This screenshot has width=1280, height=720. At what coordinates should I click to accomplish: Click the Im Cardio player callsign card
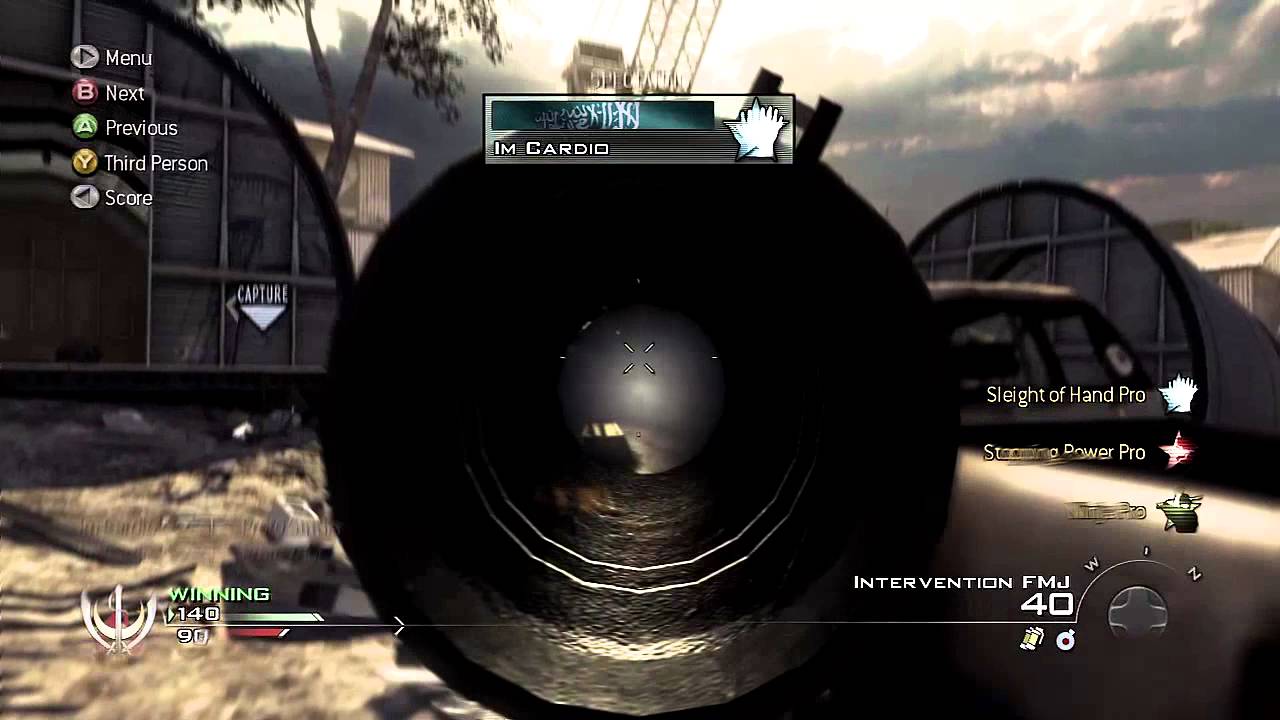click(638, 129)
